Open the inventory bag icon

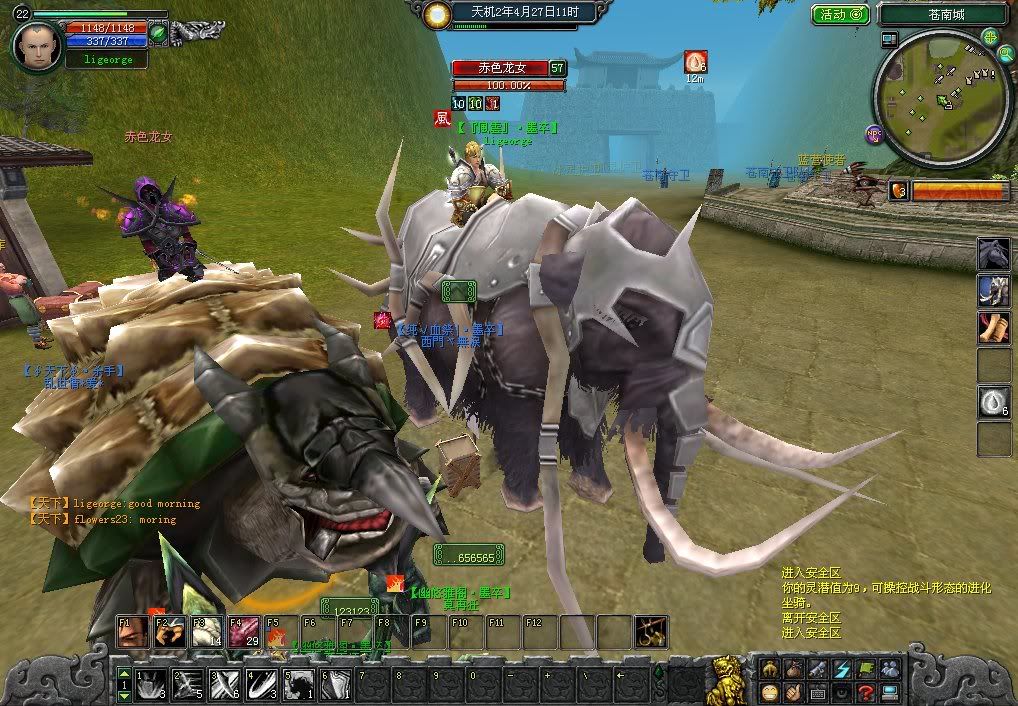tap(793, 668)
